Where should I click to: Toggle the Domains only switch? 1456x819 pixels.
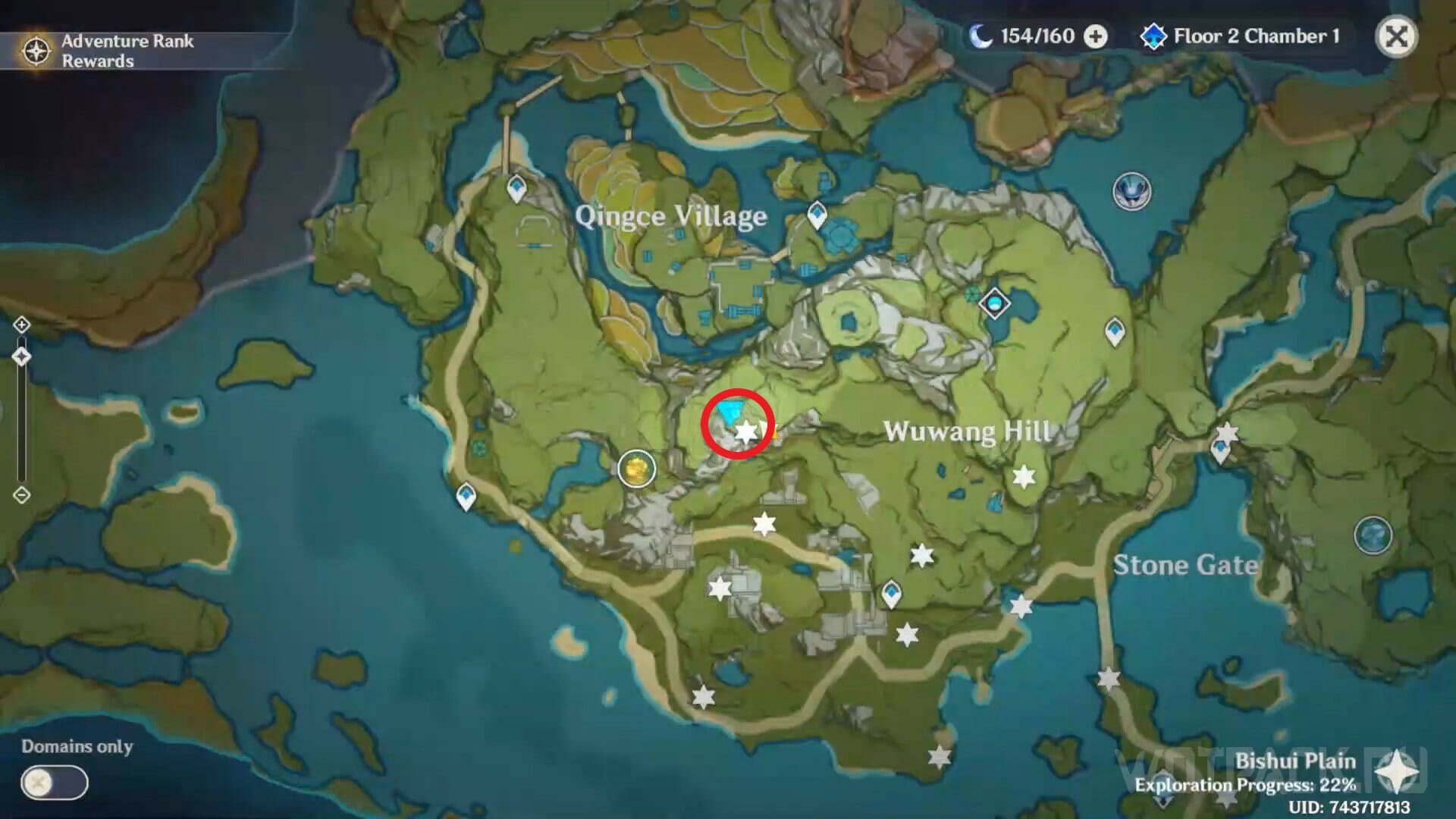tap(54, 783)
